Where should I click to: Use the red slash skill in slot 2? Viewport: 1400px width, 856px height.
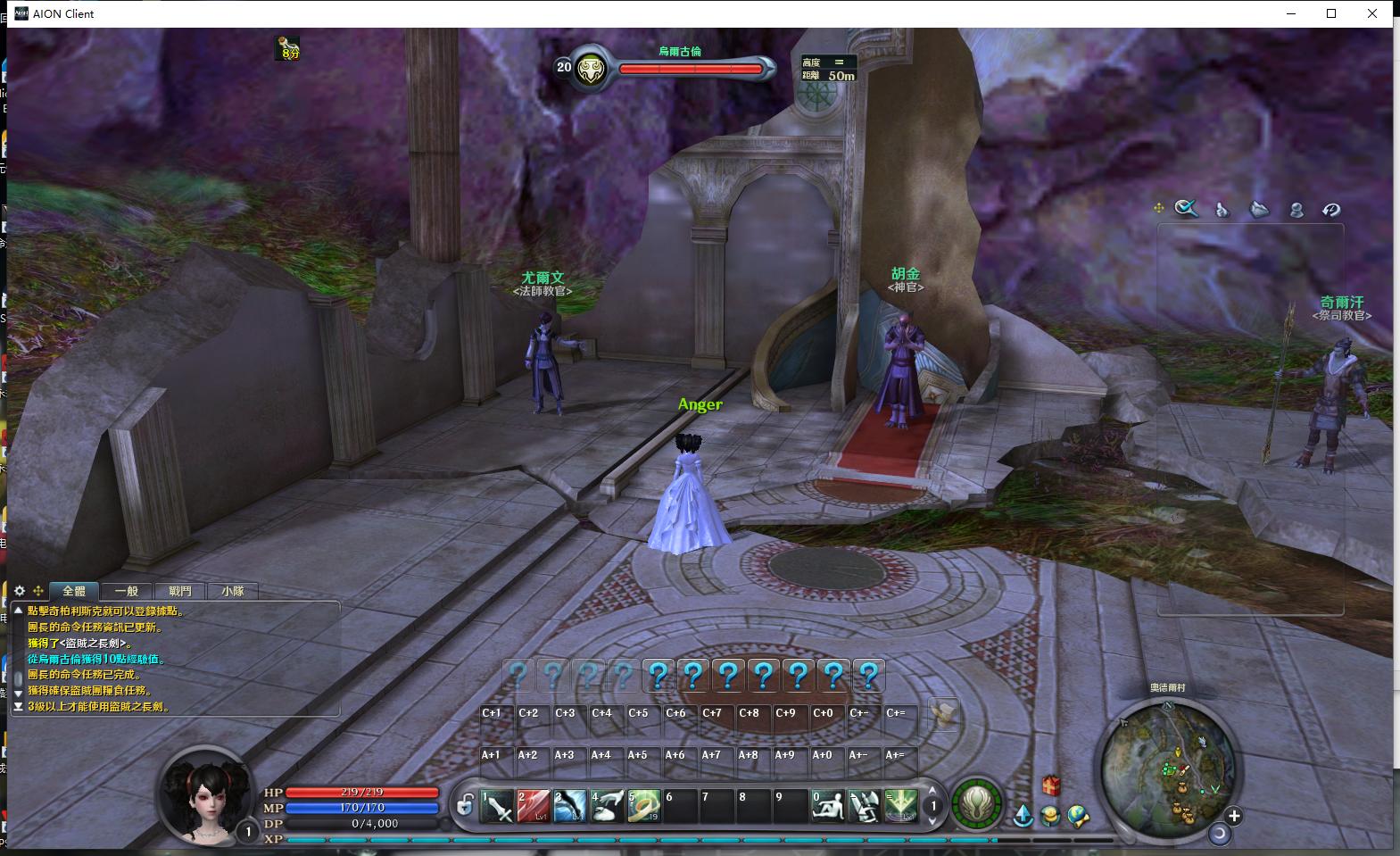click(x=533, y=806)
